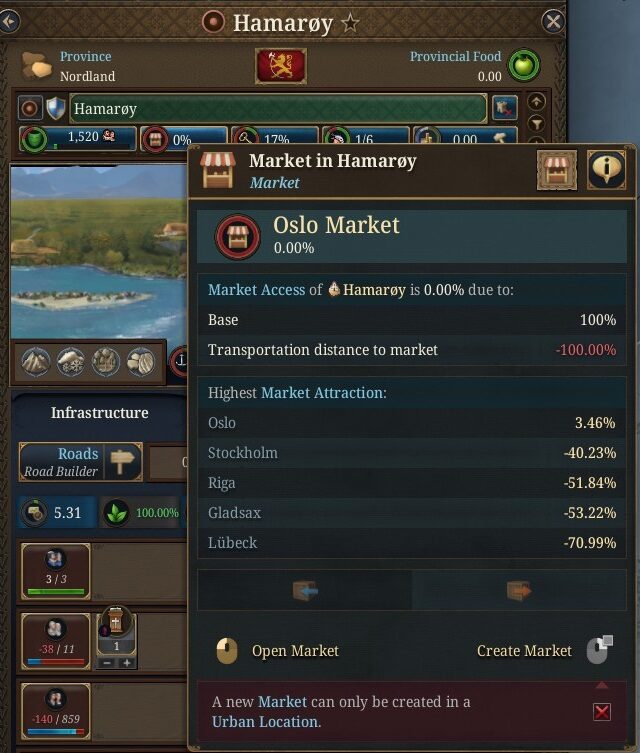
Task: Click the green Provincial Food apple icon
Action: pos(521,66)
